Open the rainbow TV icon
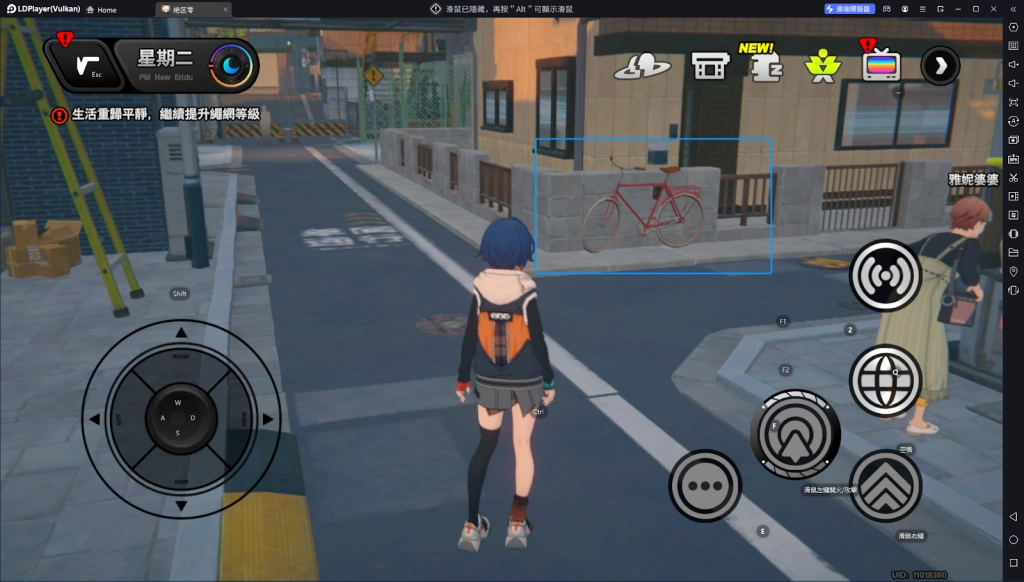The height and width of the screenshot is (582, 1024). pyautogui.click(x=881, y=66)
